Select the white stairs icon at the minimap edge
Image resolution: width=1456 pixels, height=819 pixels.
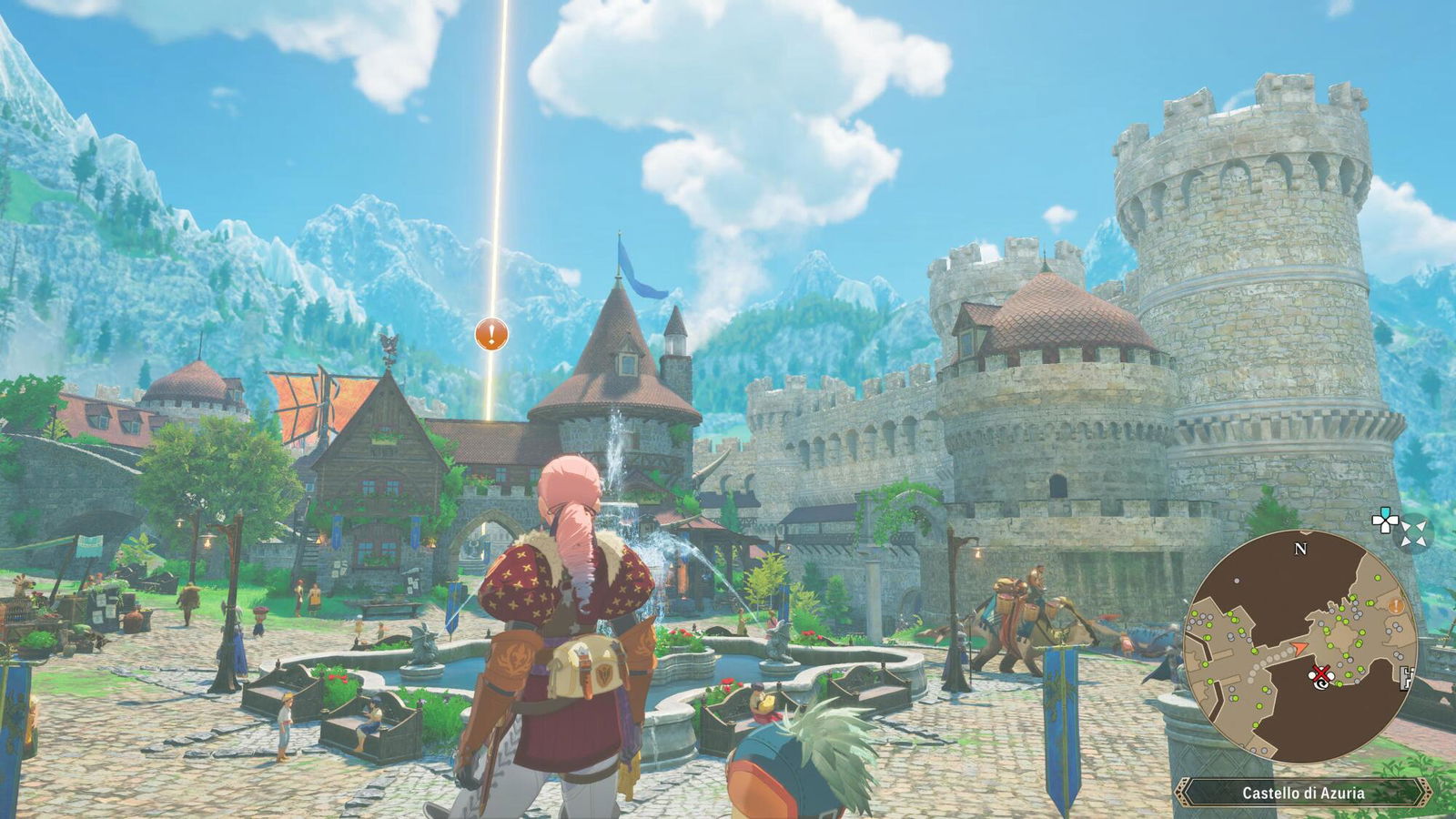(x=1408, y=676)
